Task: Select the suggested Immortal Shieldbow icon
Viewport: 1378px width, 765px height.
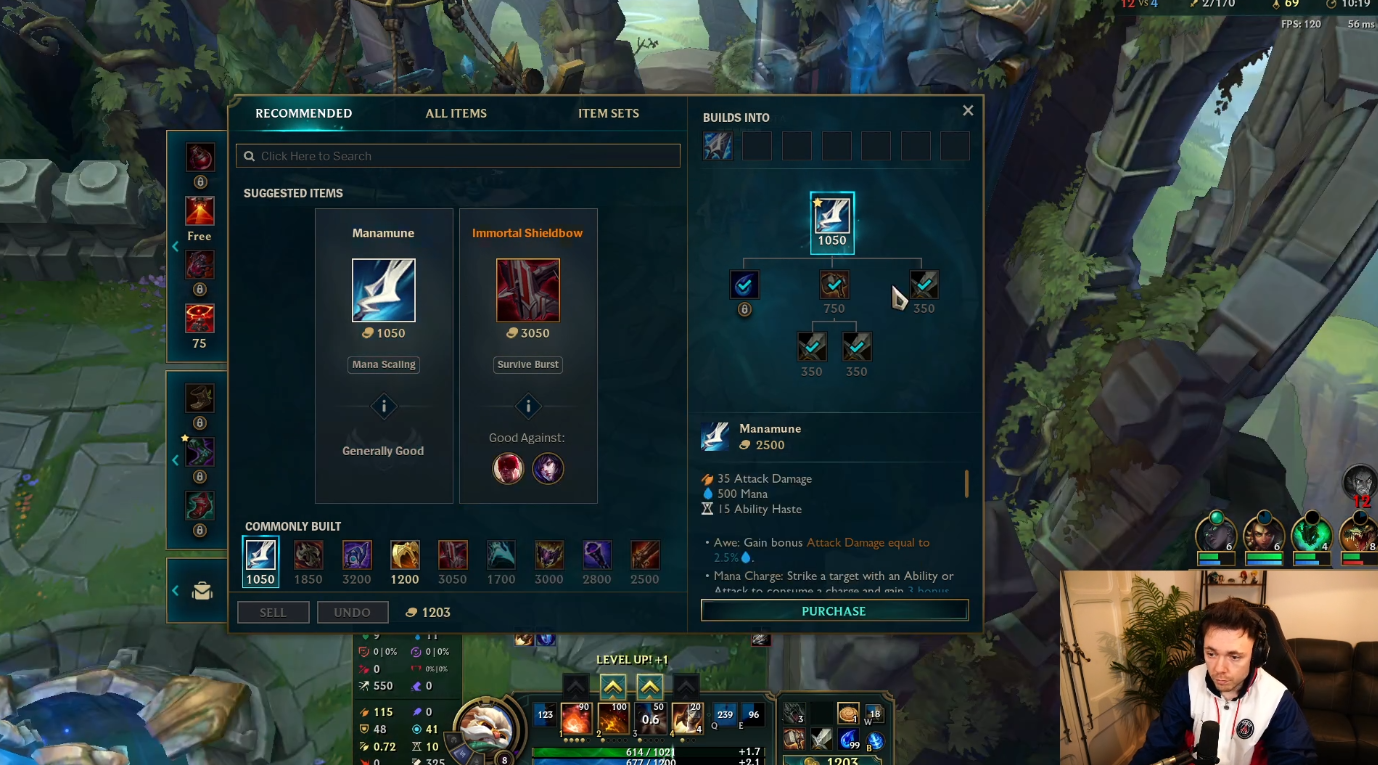Action: (x=527, y=290)
